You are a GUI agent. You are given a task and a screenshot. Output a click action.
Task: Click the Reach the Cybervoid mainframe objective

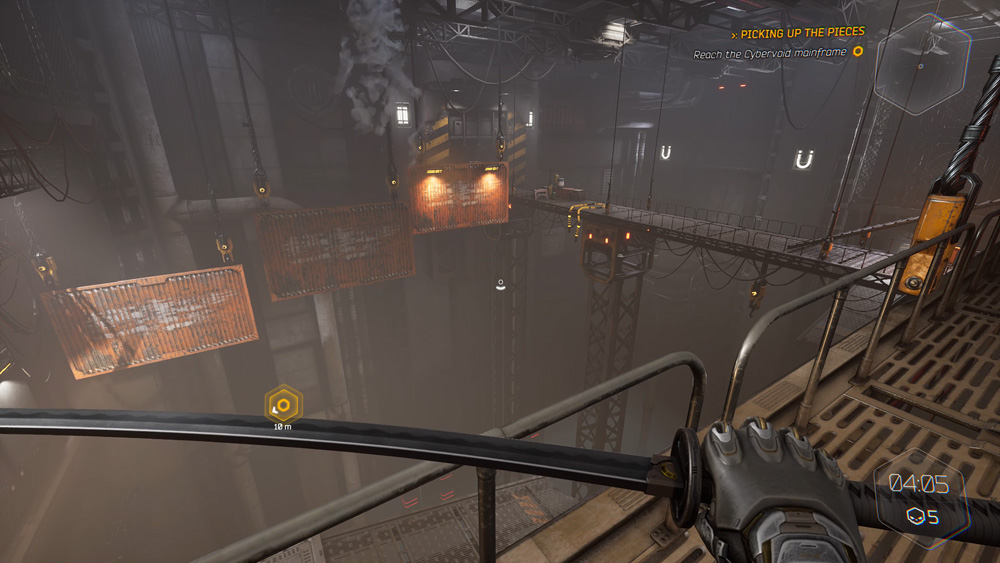coord(770,54)
